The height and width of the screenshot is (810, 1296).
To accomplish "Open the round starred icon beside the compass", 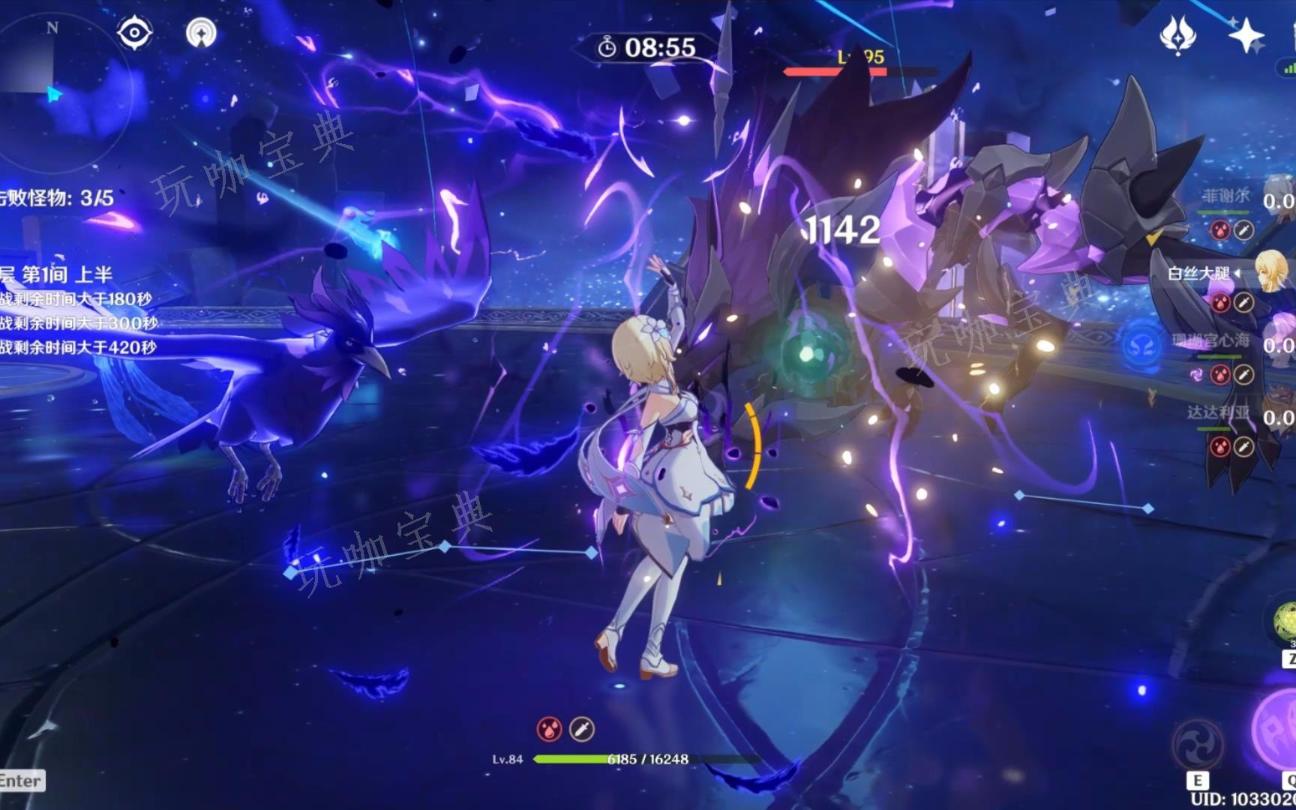I will 201,33.
